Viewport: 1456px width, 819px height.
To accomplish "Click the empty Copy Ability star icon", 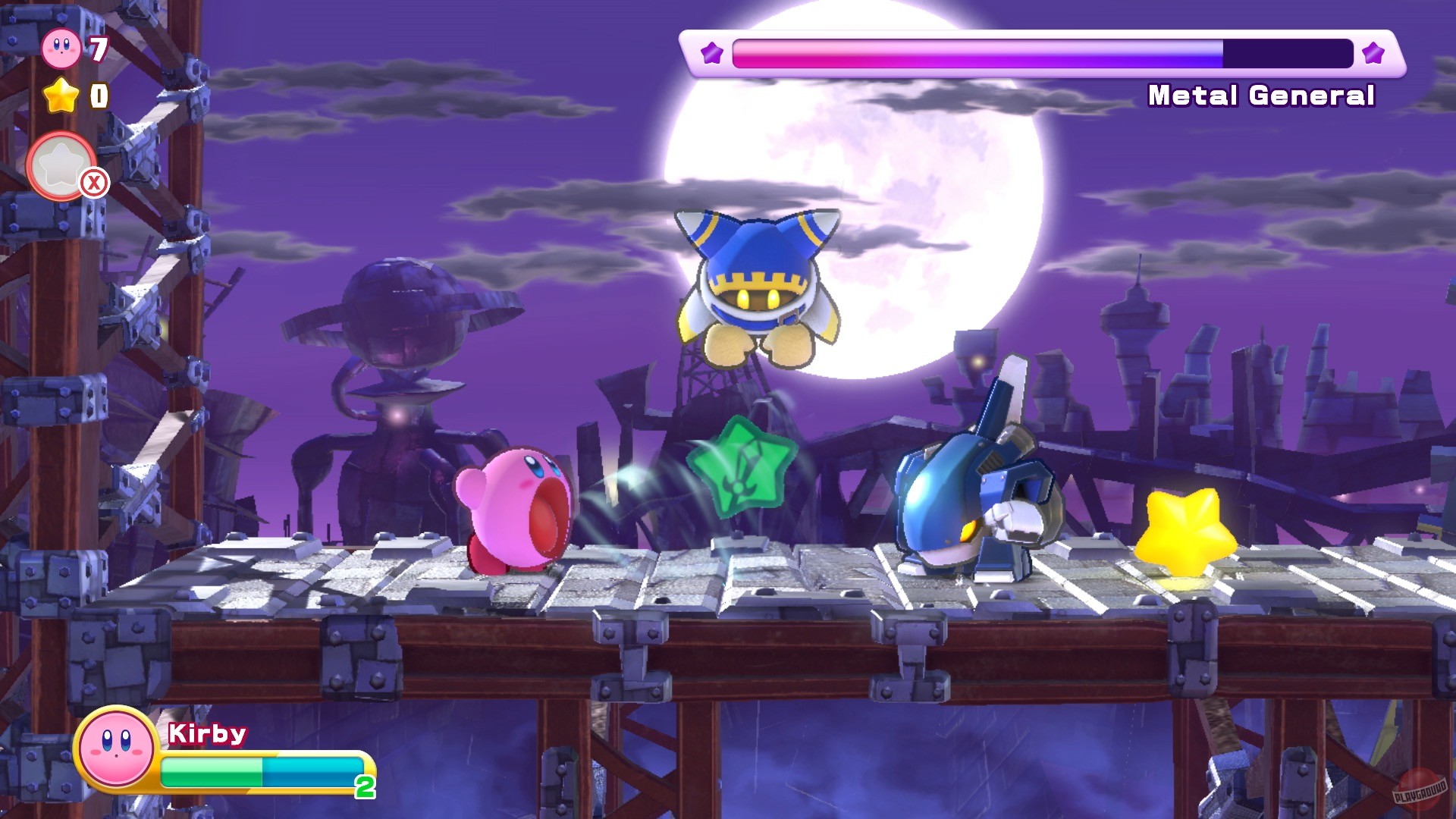I will tap(61, 162).
